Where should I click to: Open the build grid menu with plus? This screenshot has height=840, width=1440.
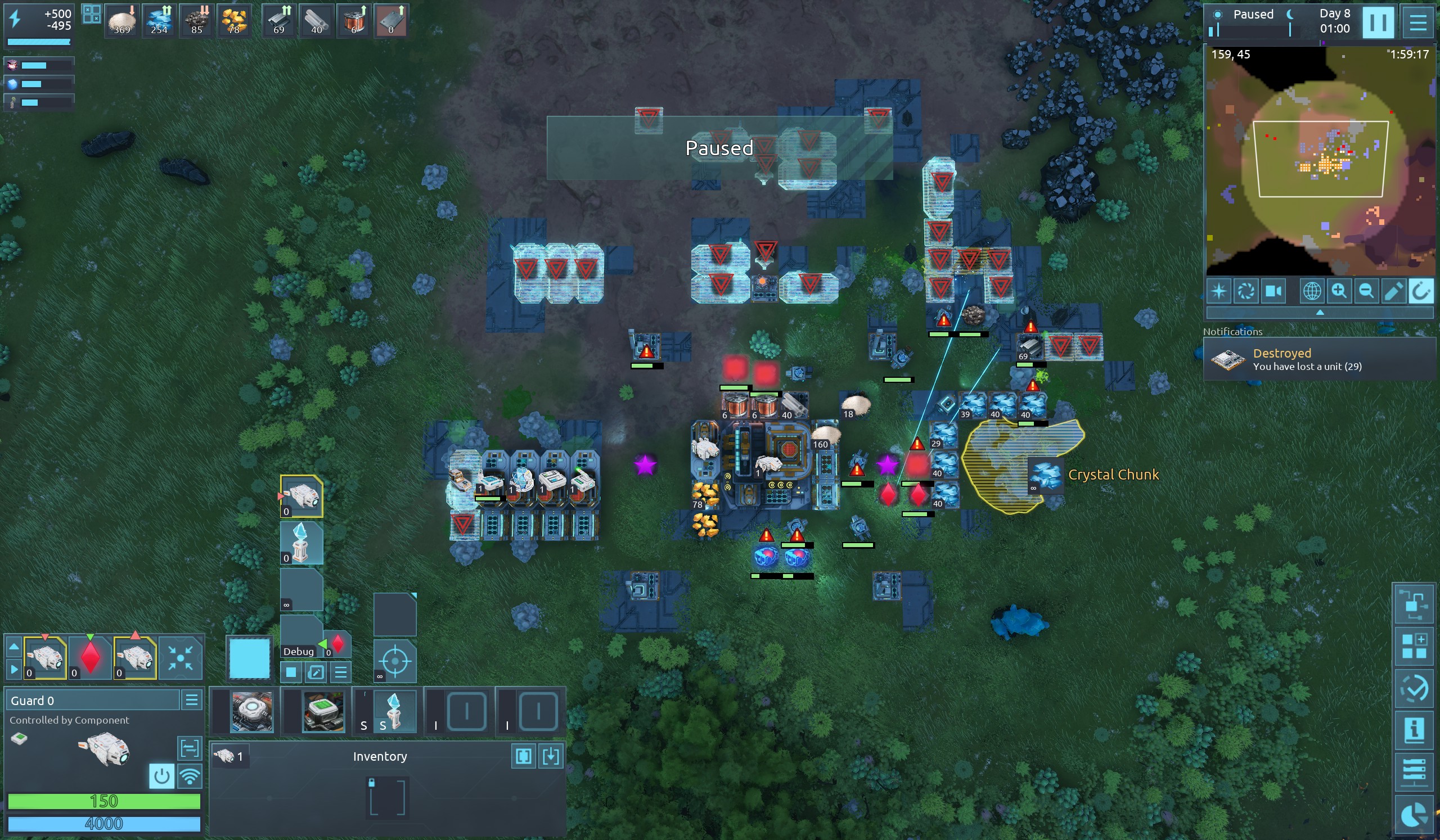1414,645
